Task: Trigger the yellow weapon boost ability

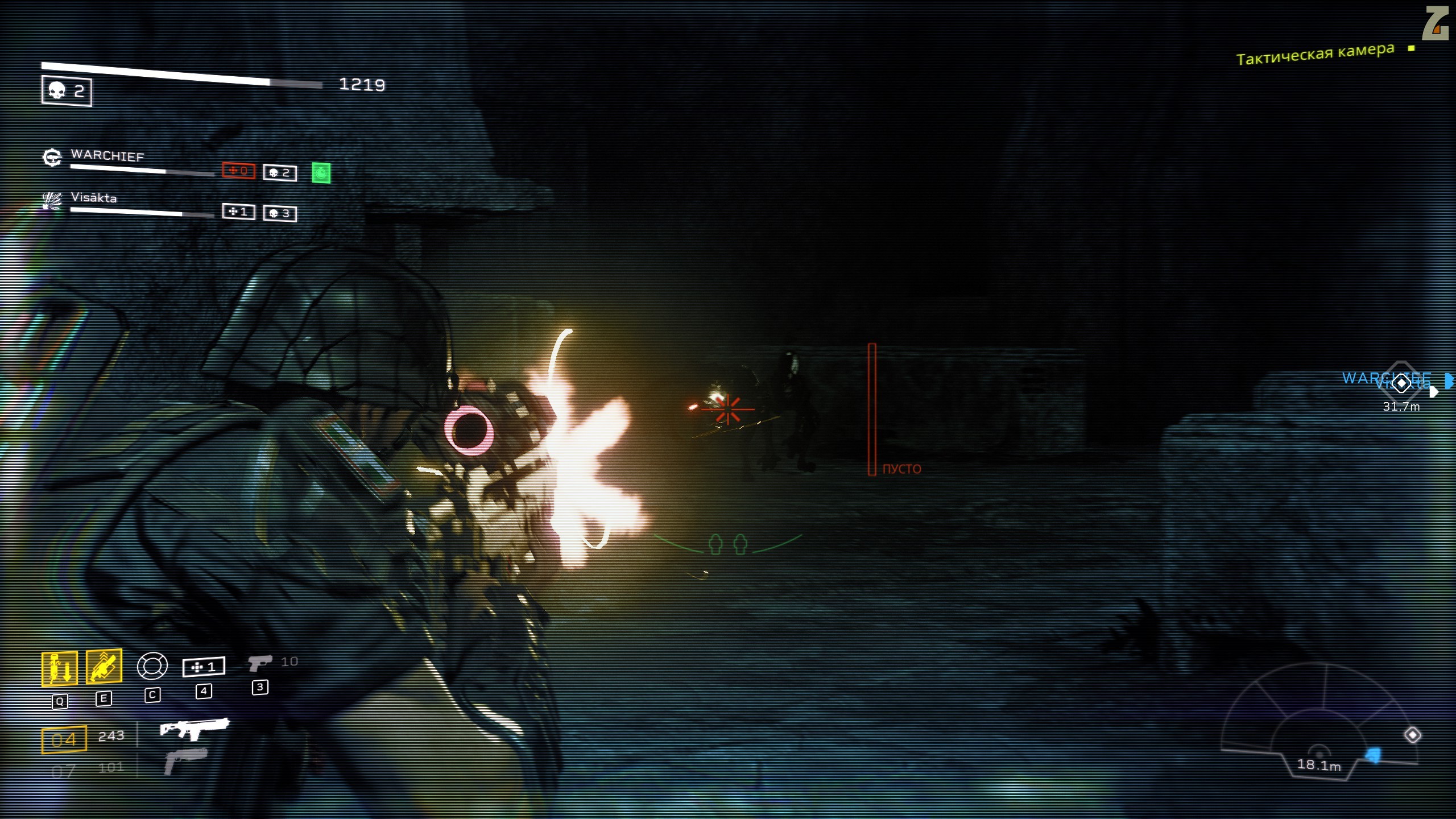Action: coord(104,665)
